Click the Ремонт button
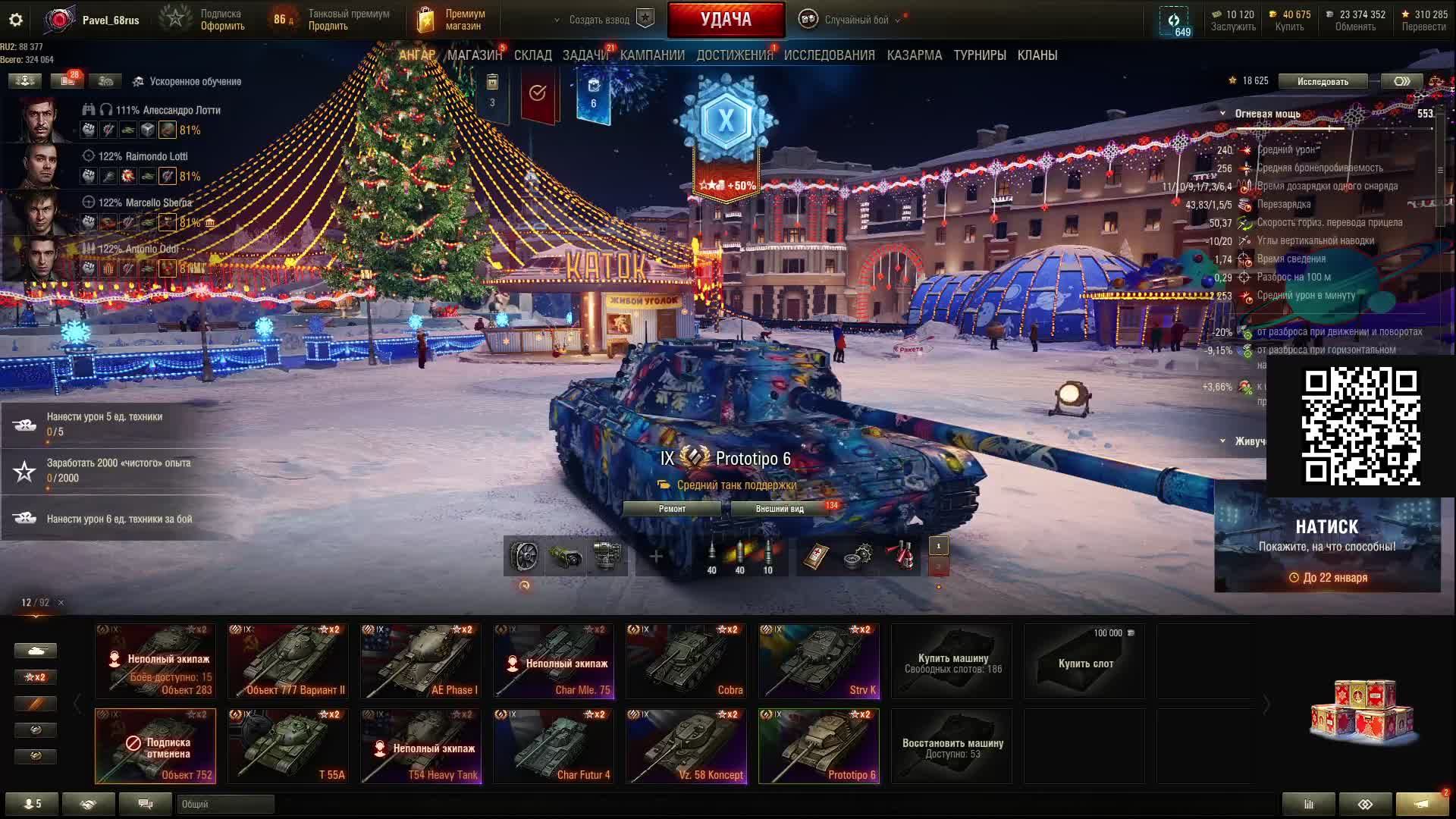 click(x=672, y=509)
